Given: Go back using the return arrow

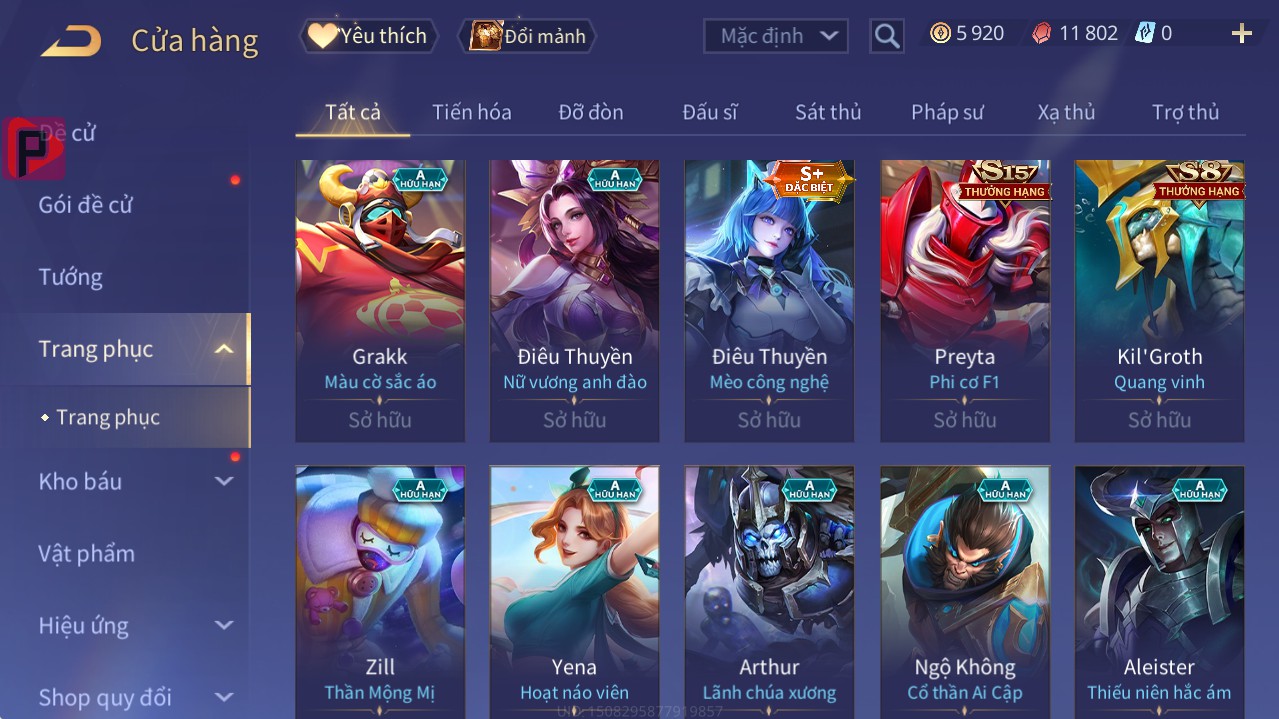Looking at the screenshot, I should (72, 41).
